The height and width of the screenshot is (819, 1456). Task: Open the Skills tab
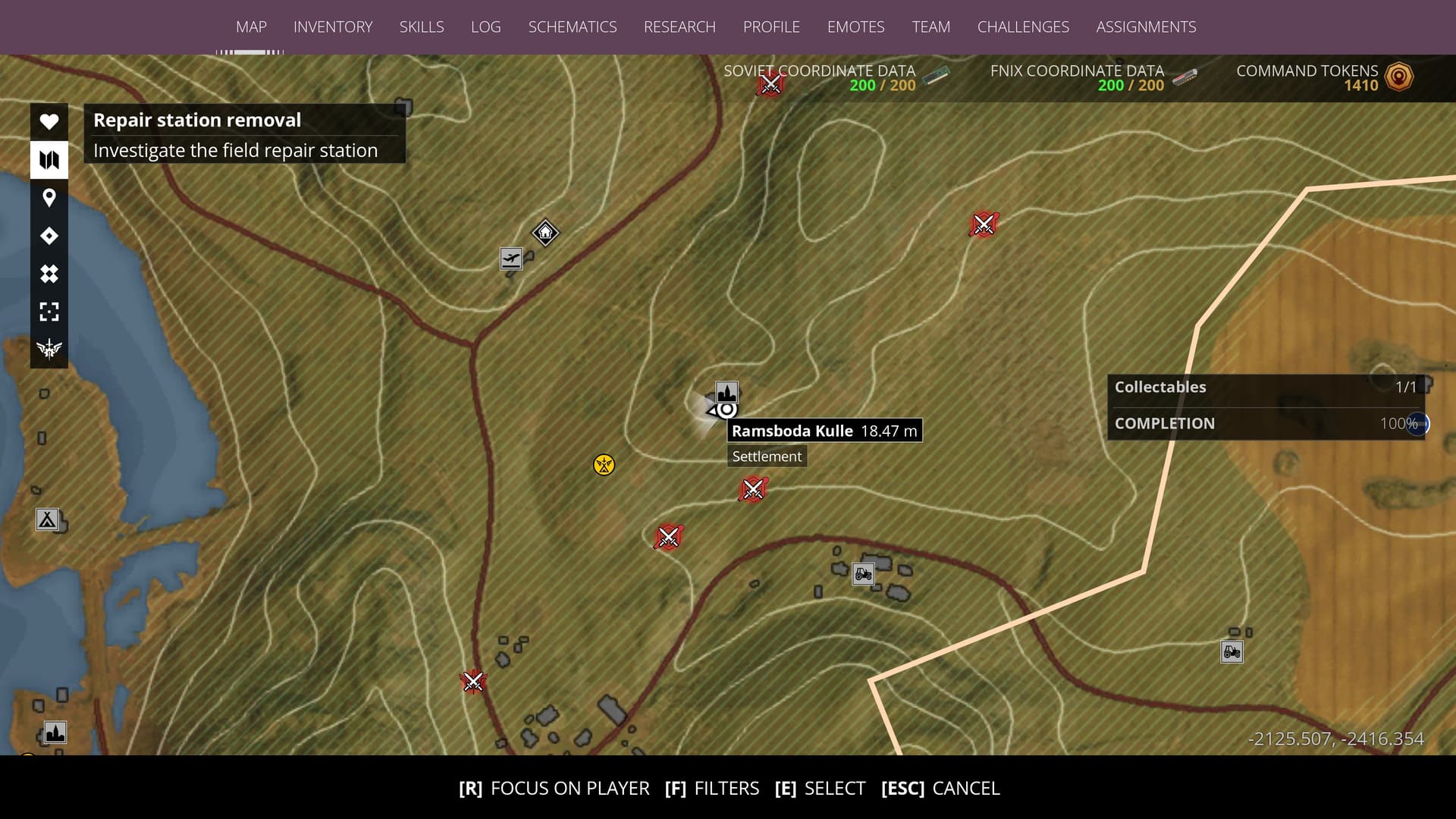tap(422, 27)
